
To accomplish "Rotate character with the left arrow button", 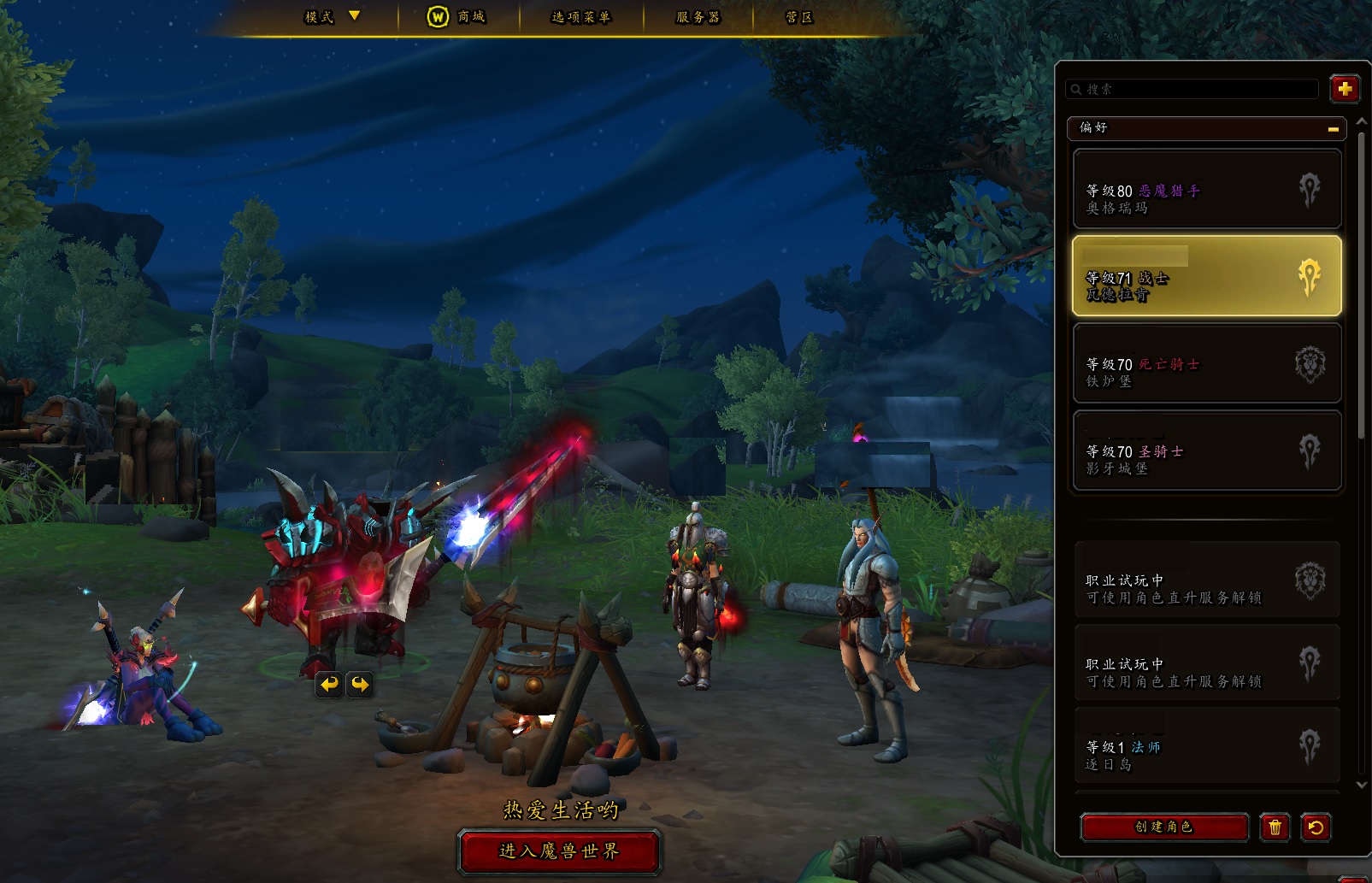I will pyautogui.click(x=329, y=685).
